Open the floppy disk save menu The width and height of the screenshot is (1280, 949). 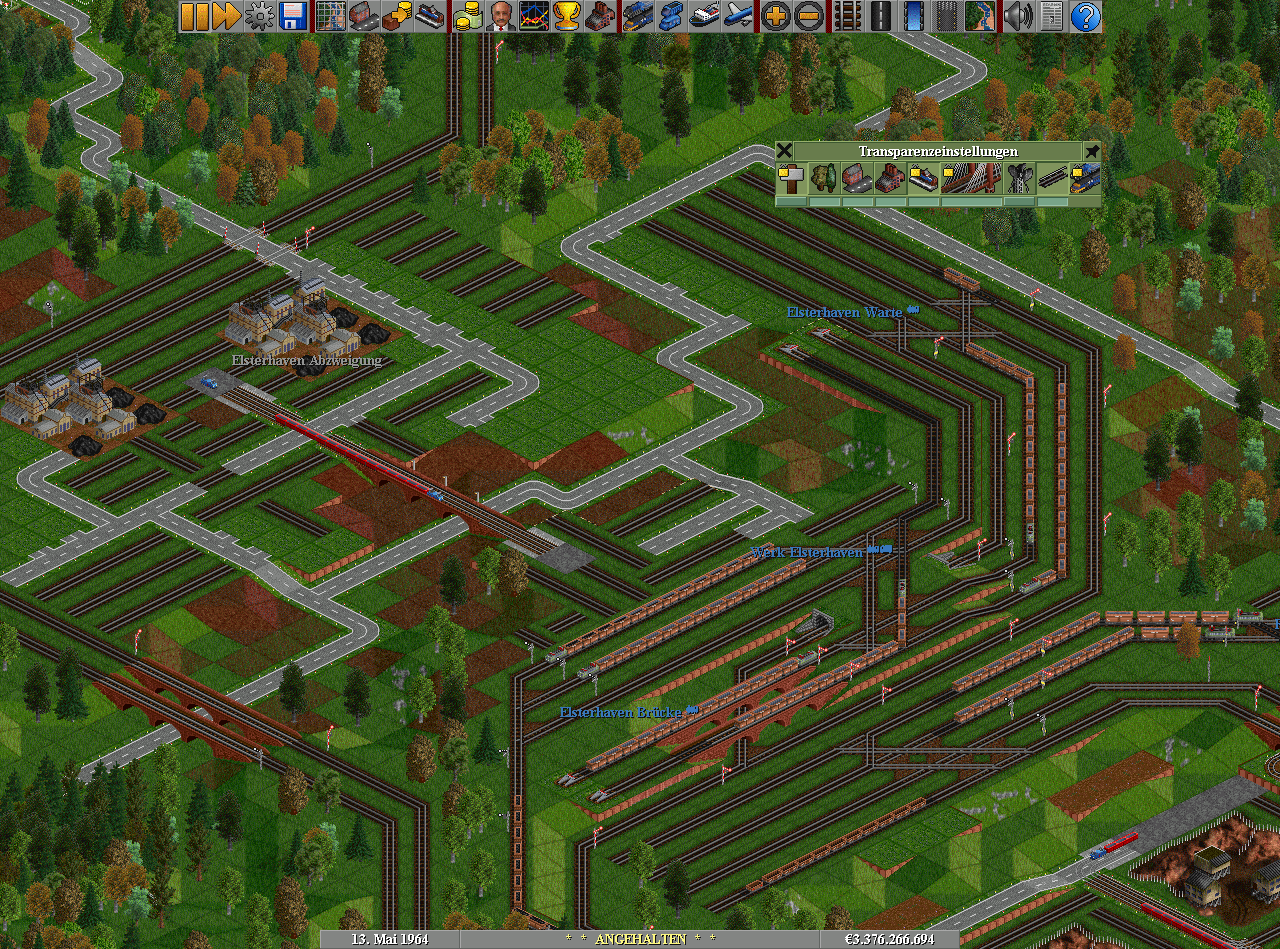(x=293, y=16)
